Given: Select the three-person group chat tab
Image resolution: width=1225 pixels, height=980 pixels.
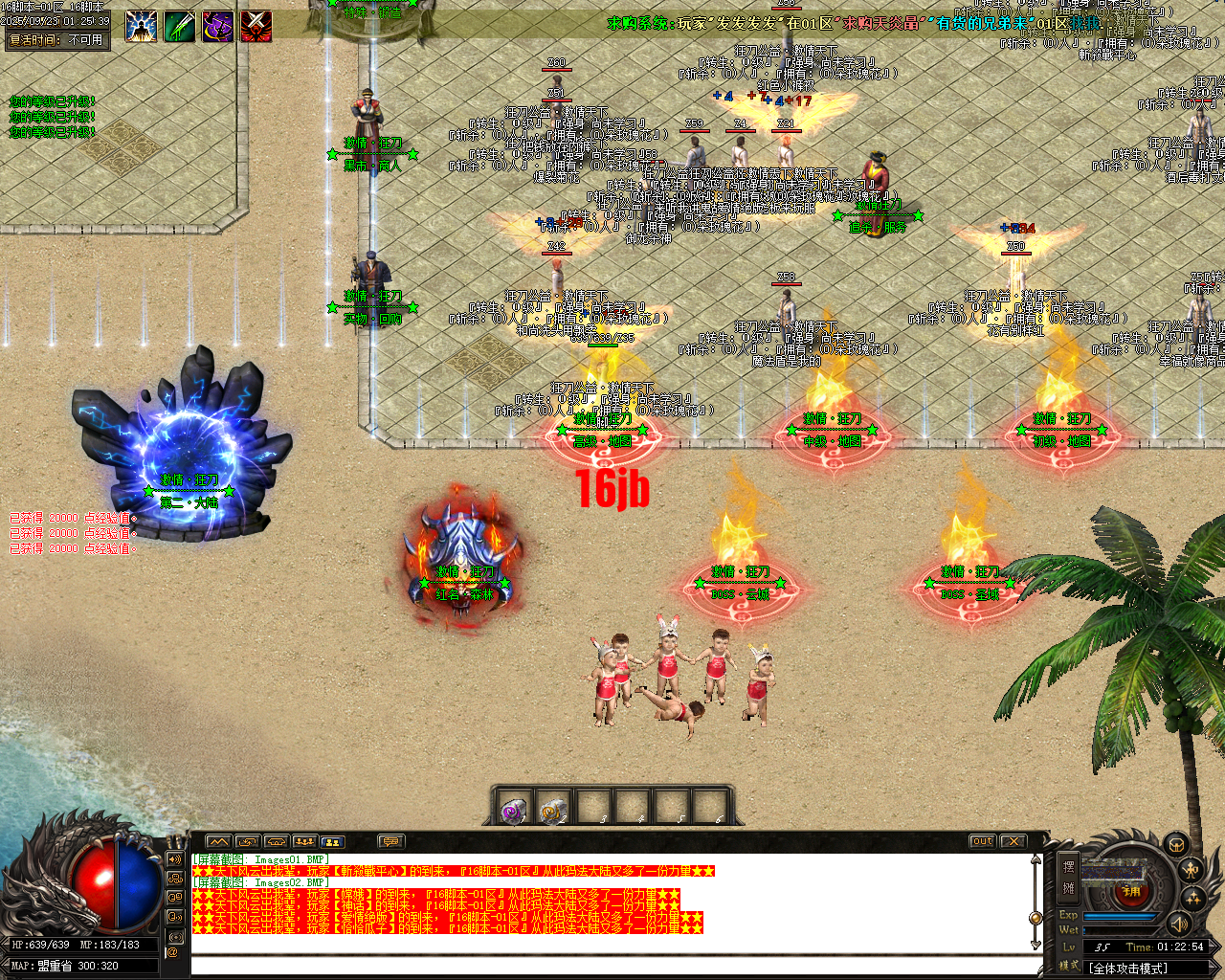Looking at the screenshot, I should [305, 841].
